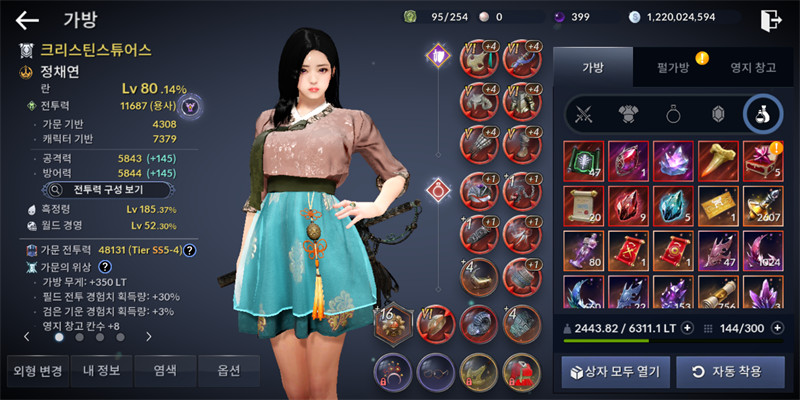The image size is (800, 400).
Task: Expand inventory weight with plus button
Action: (x=687, y=328)
